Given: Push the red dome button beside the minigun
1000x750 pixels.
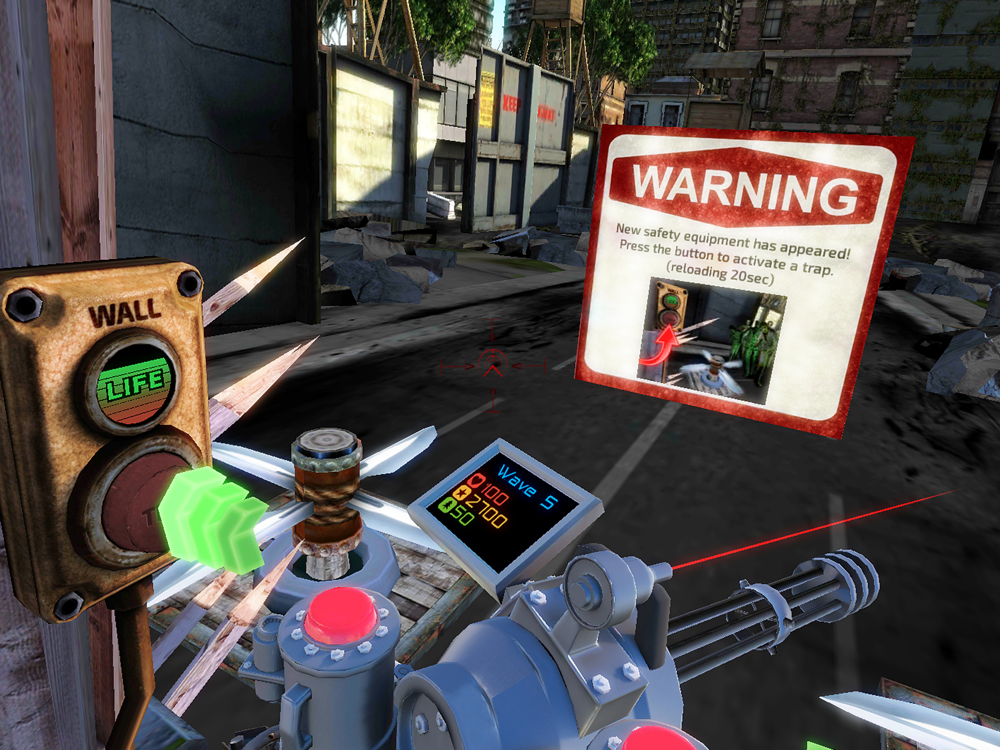Looking at the screenshot, I should coord(340,615).
